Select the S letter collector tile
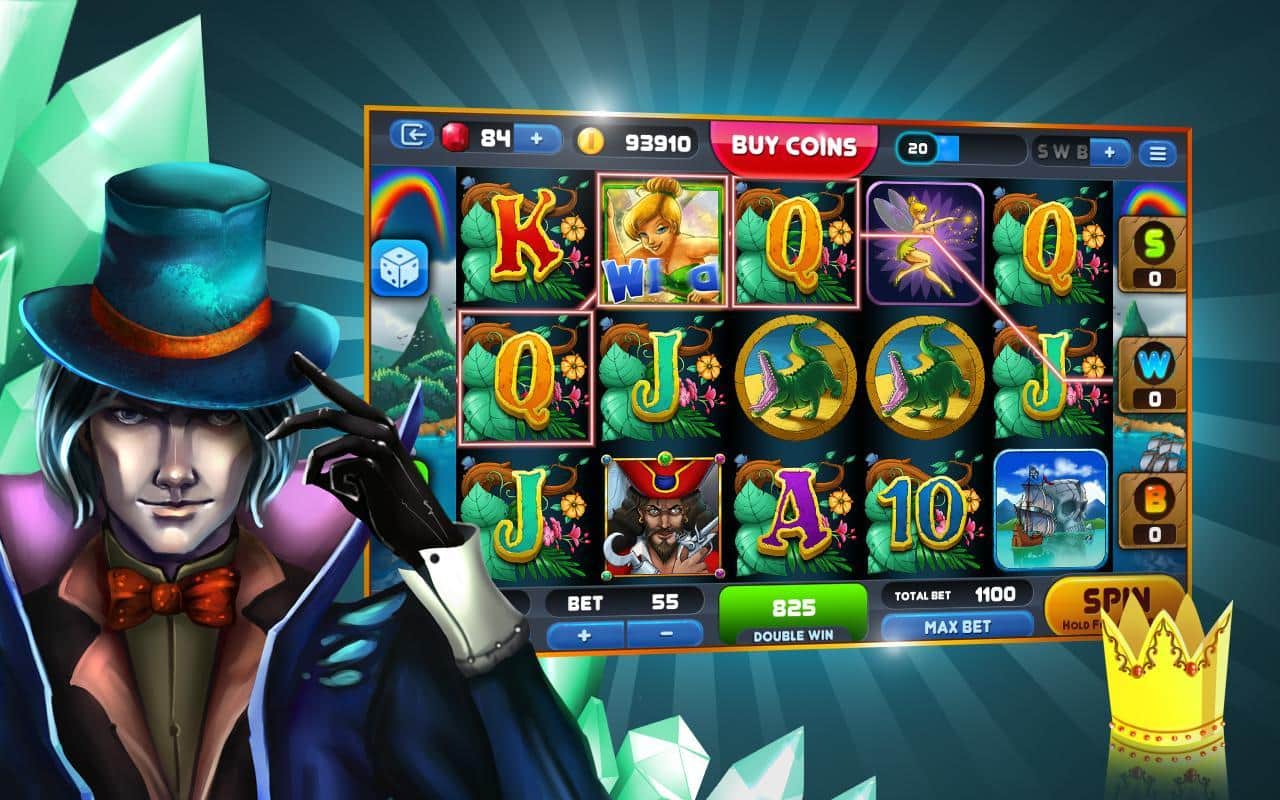Image resolution: width=1280 pixels, height=800 pixels. (x=1154, y=255)
